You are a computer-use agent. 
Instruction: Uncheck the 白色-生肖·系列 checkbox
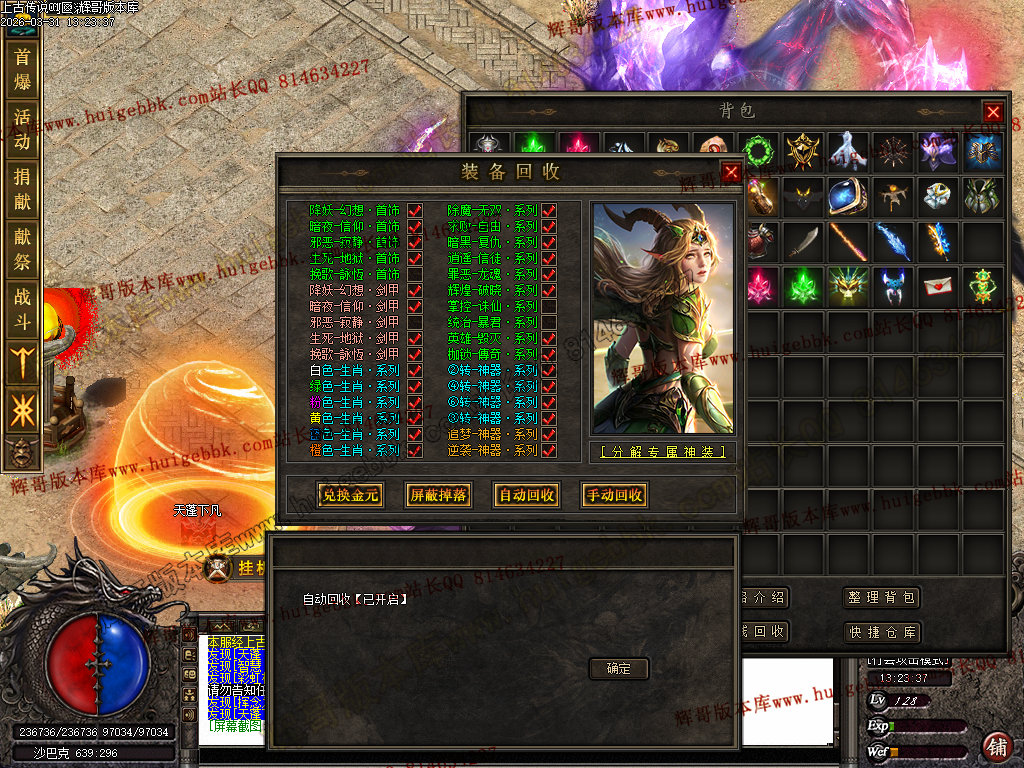point(414,371)
